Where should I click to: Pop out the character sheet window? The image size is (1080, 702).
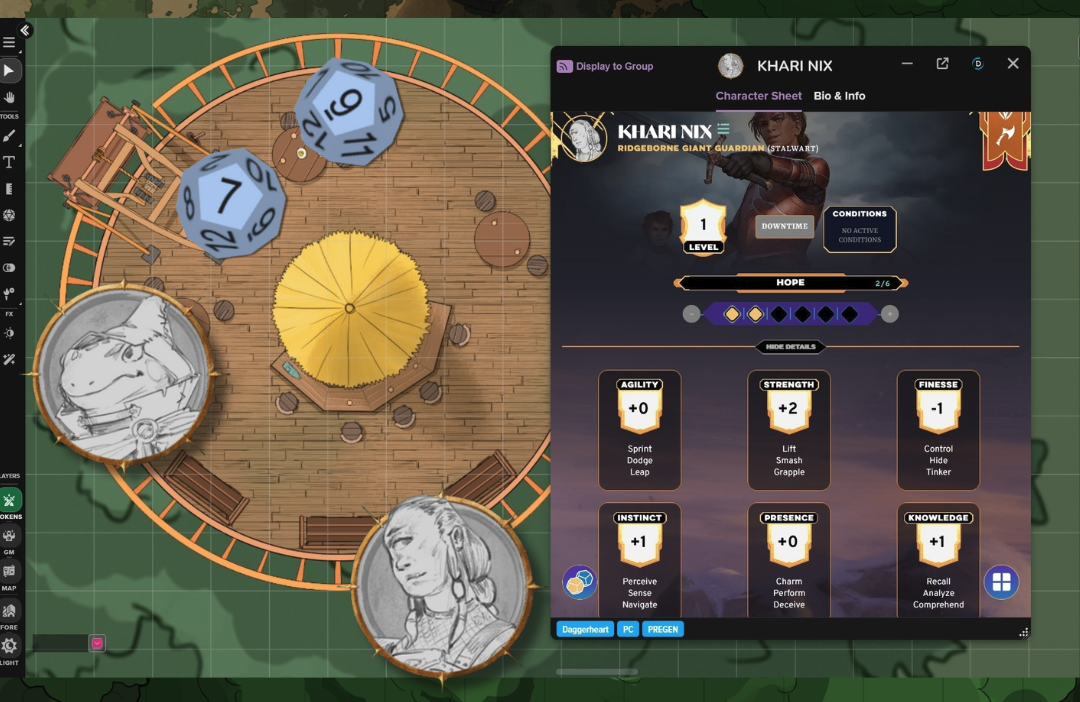click(x=942, y=64)
